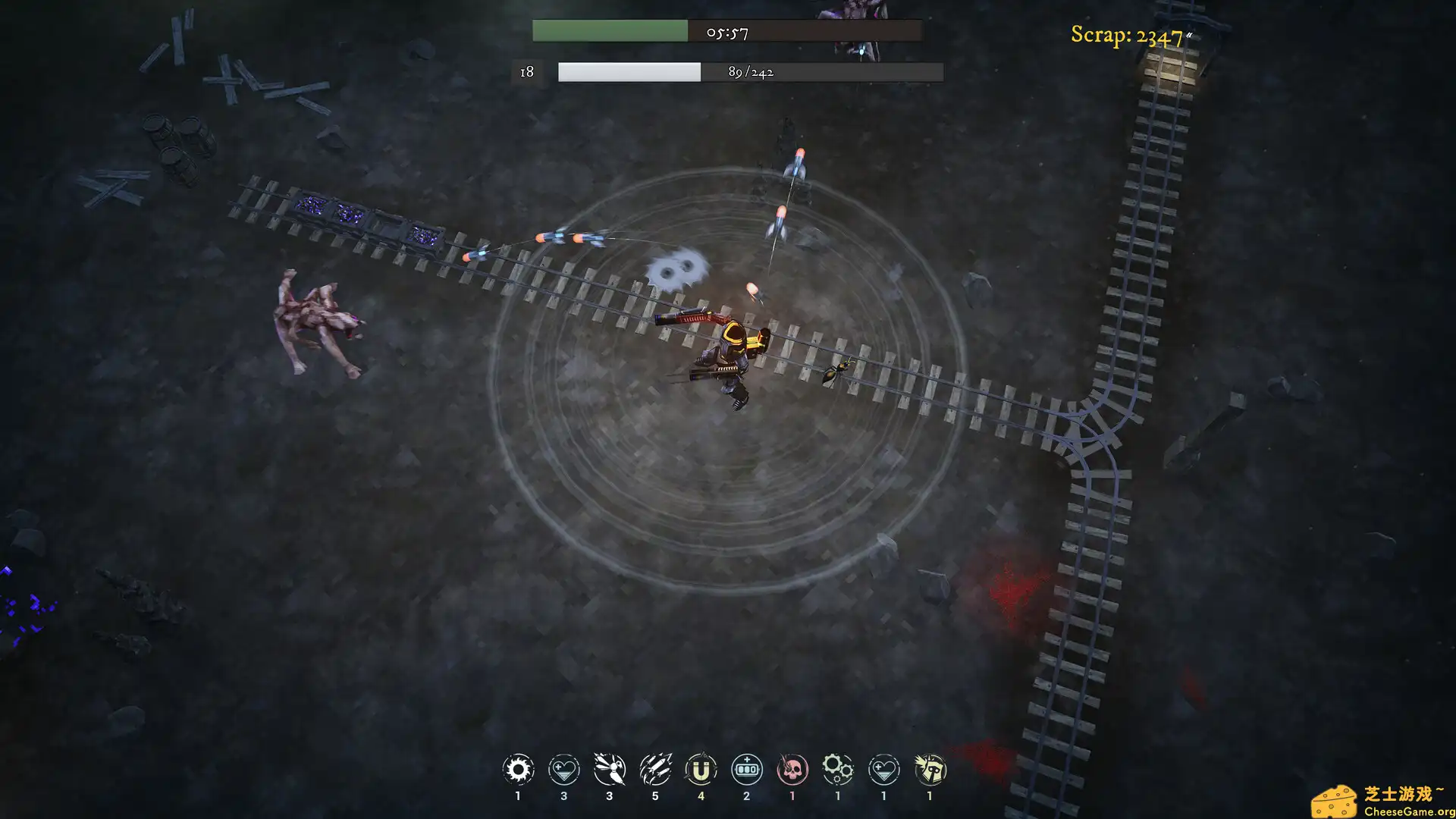Click the battery charge upgrade icon
Viewport: 1456px width, 819px height.
746,769
